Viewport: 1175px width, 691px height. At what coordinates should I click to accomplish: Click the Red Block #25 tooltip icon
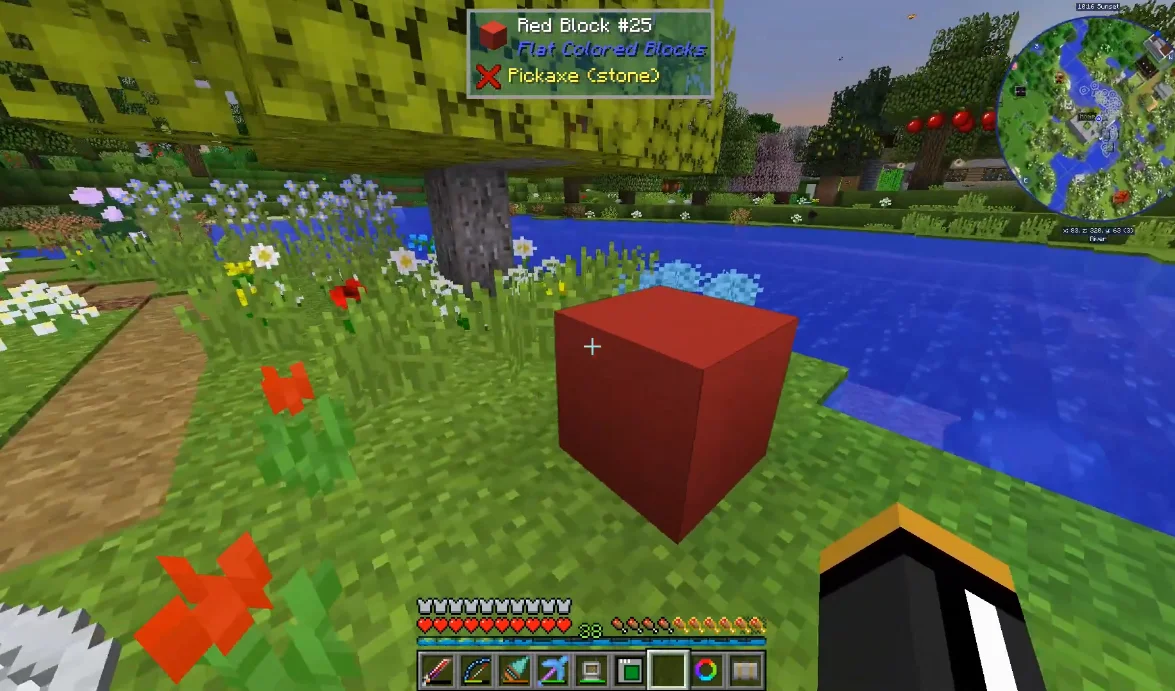[492, 36]
